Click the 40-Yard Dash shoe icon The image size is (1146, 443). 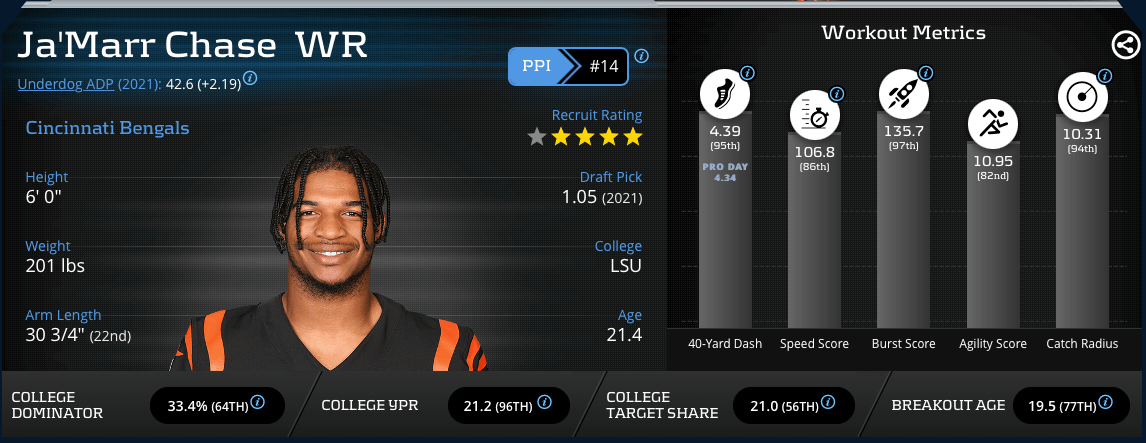[723, 96]
